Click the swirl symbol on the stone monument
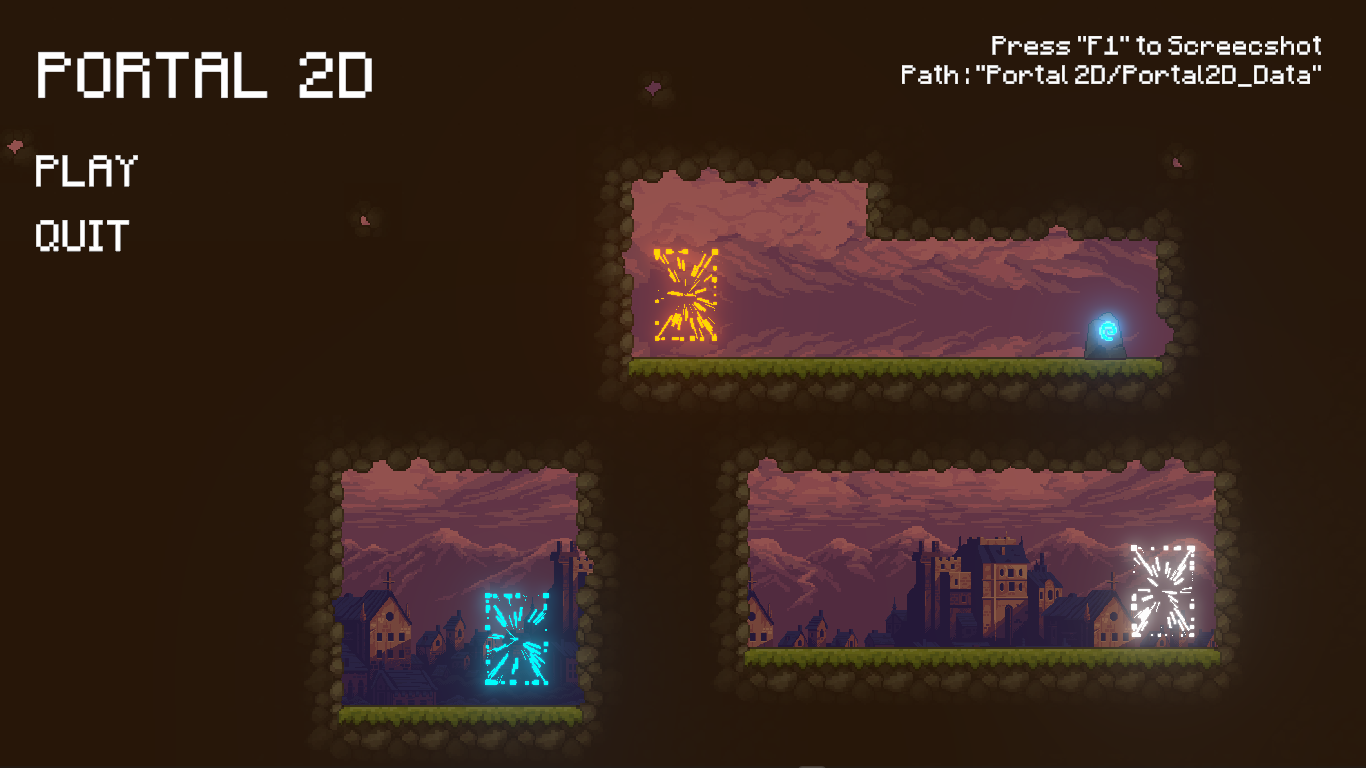Image resolution: width=1366 pixels, height=768 pixels. click(x=1106, y=328)
